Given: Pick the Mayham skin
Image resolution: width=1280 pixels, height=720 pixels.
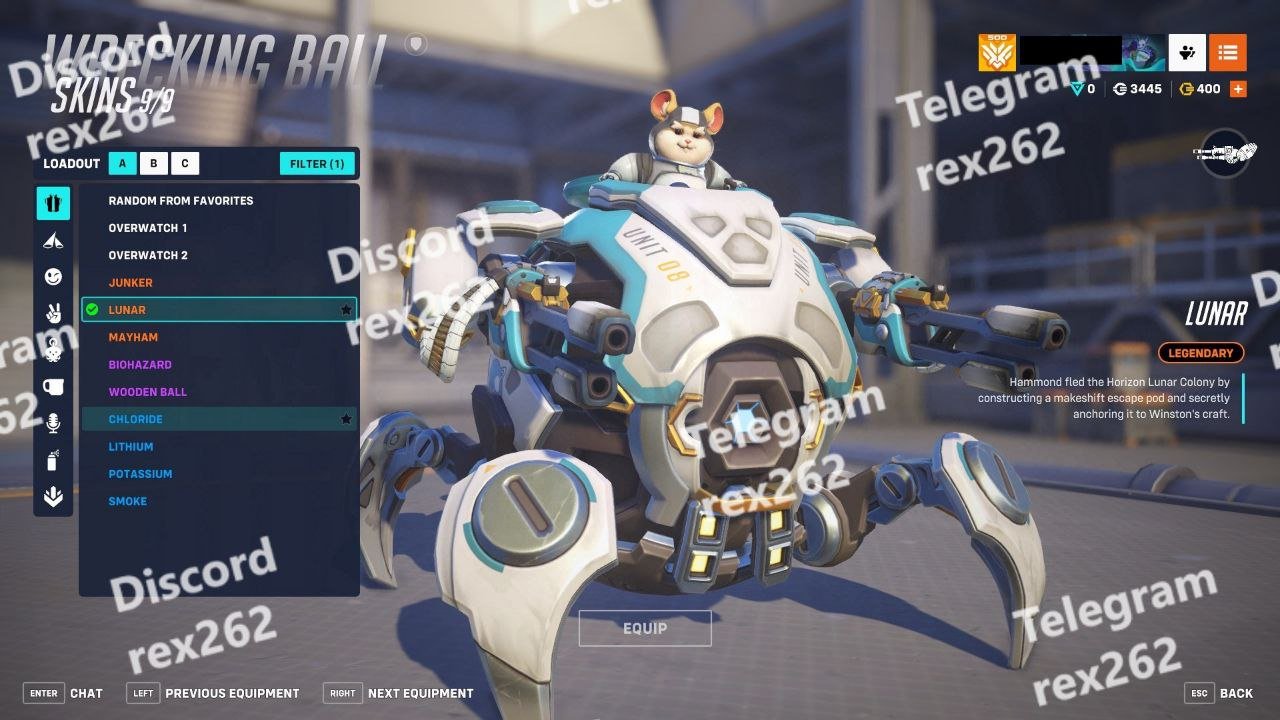Looking at the screenshot, I should point(133,338).
